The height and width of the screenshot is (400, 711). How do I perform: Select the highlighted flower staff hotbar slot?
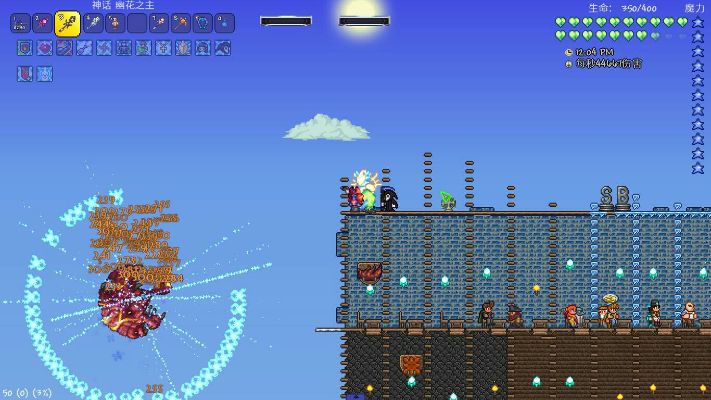point(67,22)
